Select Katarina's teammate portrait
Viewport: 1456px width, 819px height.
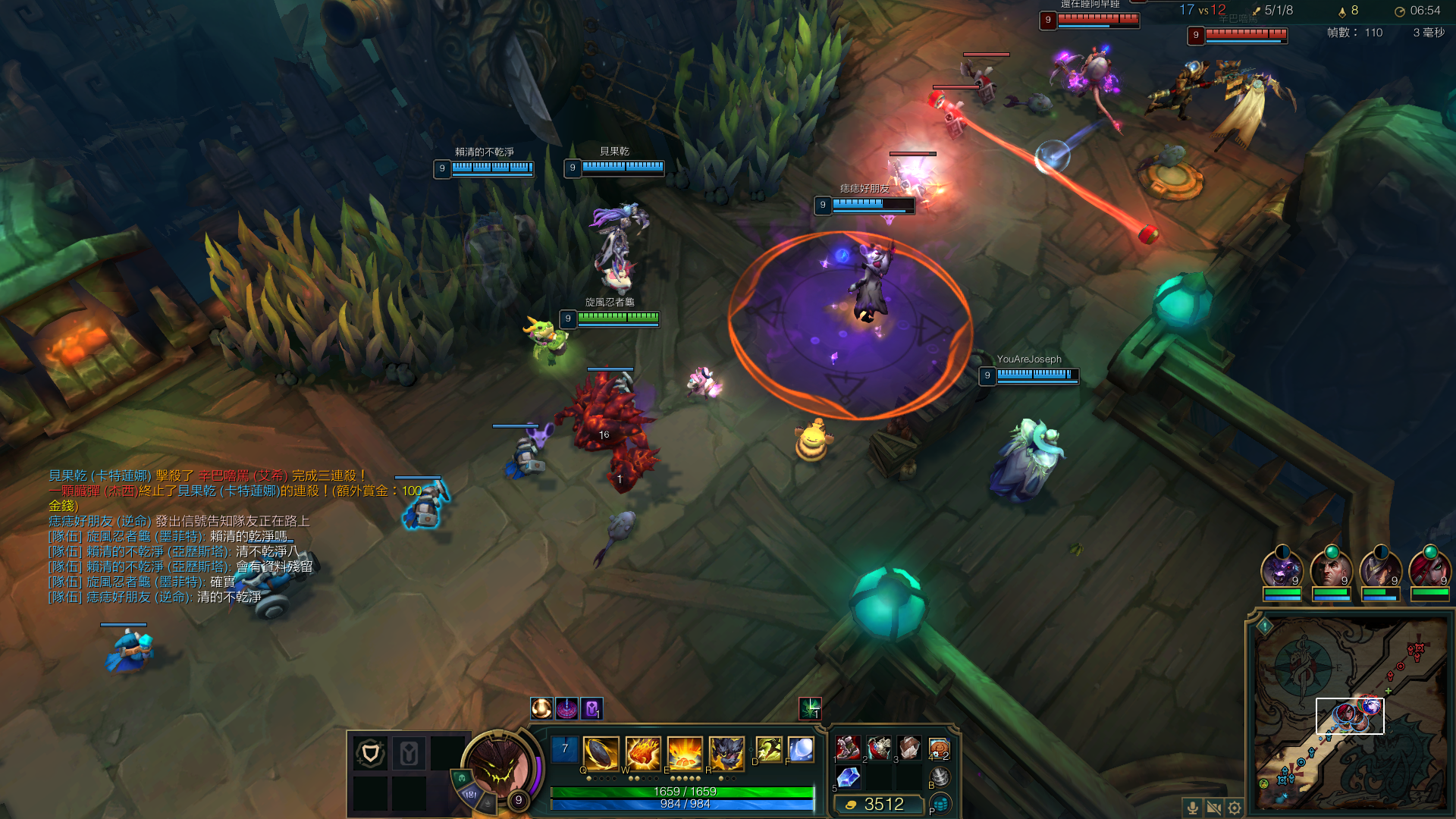pyautogui.click(x=1429, y=569)
